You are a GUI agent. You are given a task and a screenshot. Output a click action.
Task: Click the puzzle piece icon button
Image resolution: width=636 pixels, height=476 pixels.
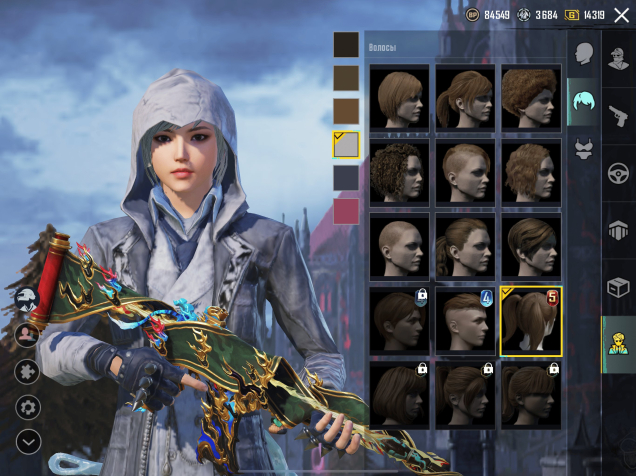click(x=27, y=371)
